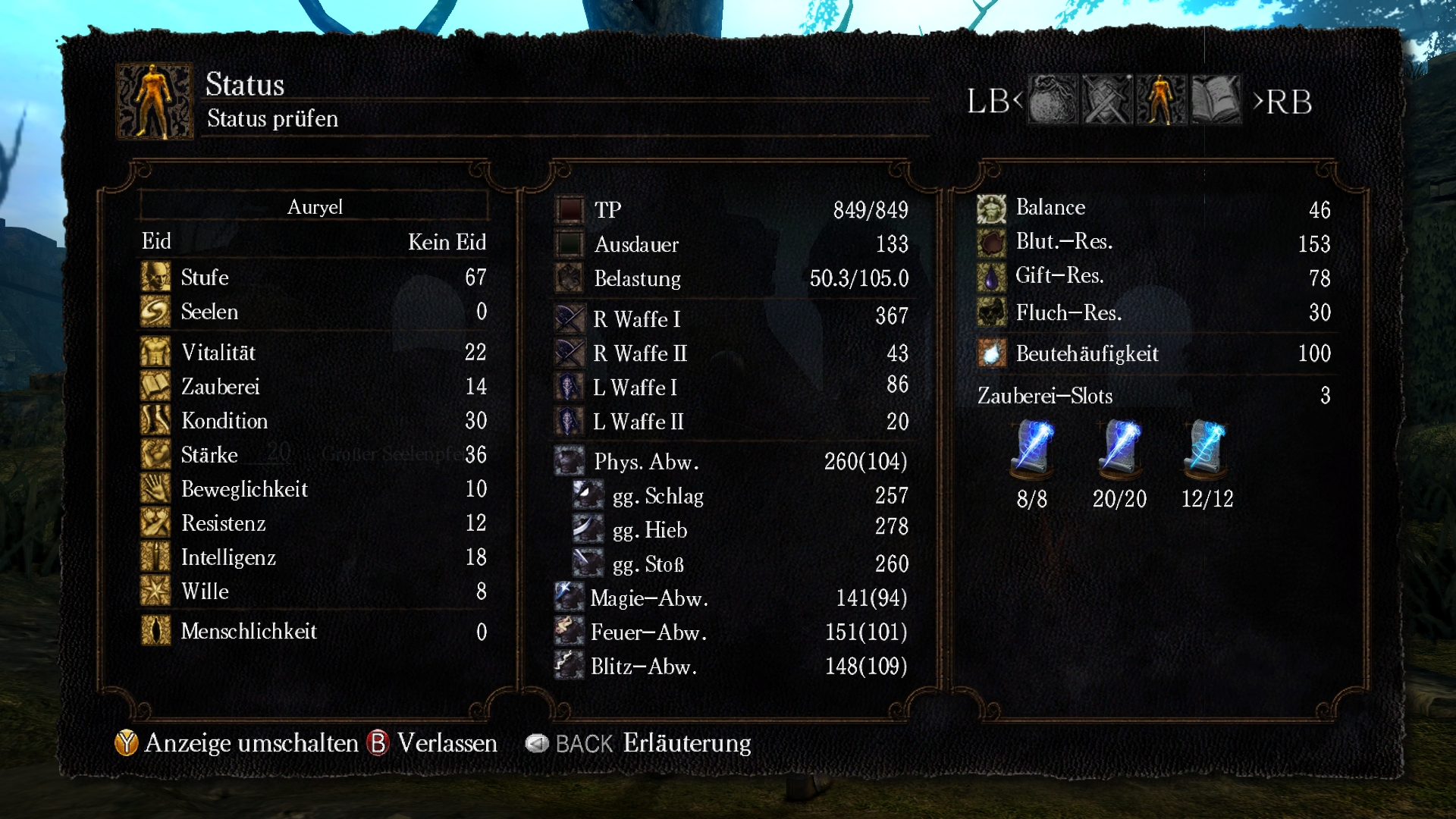The image size is (1456, 819).
Task: Select the Intelligenz stat row
Action: [x=313, y=557]
